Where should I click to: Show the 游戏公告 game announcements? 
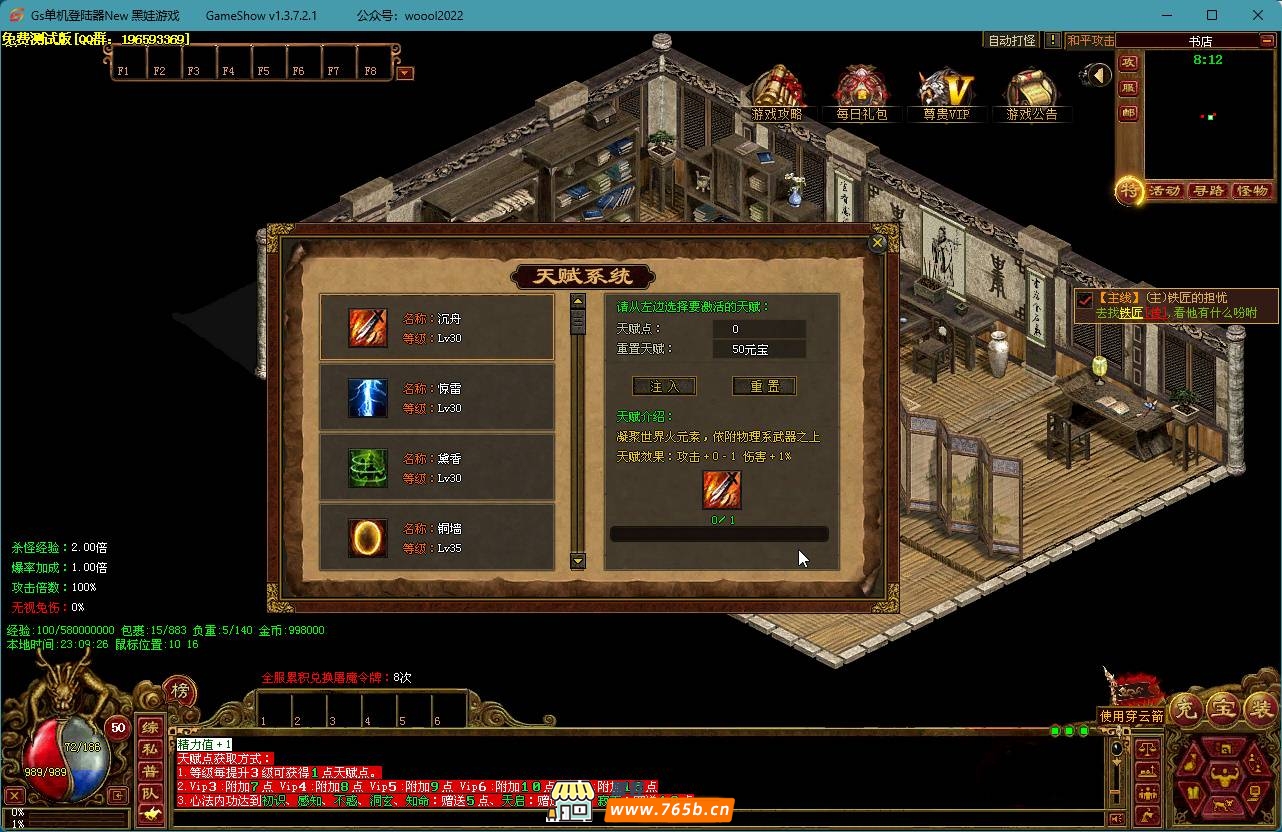(1032, 96)
